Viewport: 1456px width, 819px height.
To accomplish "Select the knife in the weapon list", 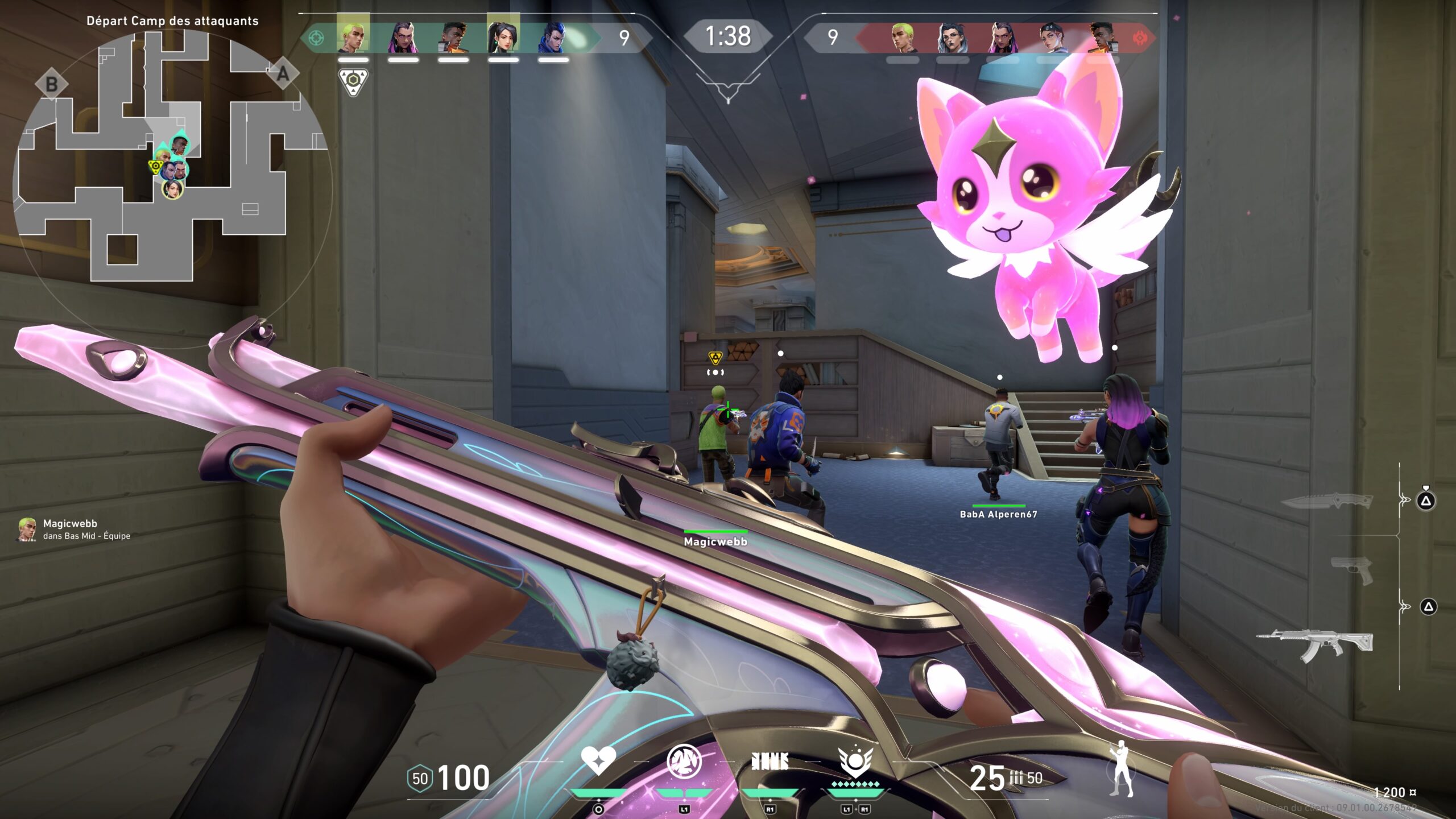I will pyautogui.click(x=1327, y=501).
